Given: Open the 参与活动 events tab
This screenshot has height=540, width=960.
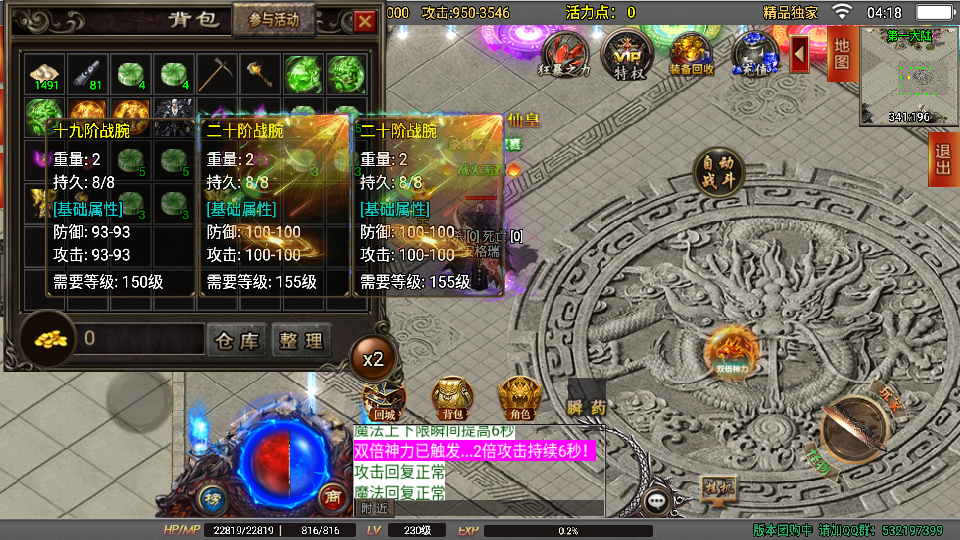Looking at the screenshot, I should coord(273,20).
